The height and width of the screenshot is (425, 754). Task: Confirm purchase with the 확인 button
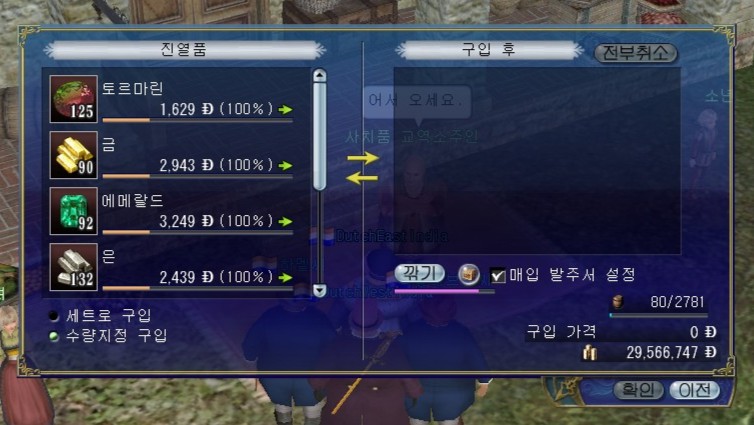click(x=636, y=390)
